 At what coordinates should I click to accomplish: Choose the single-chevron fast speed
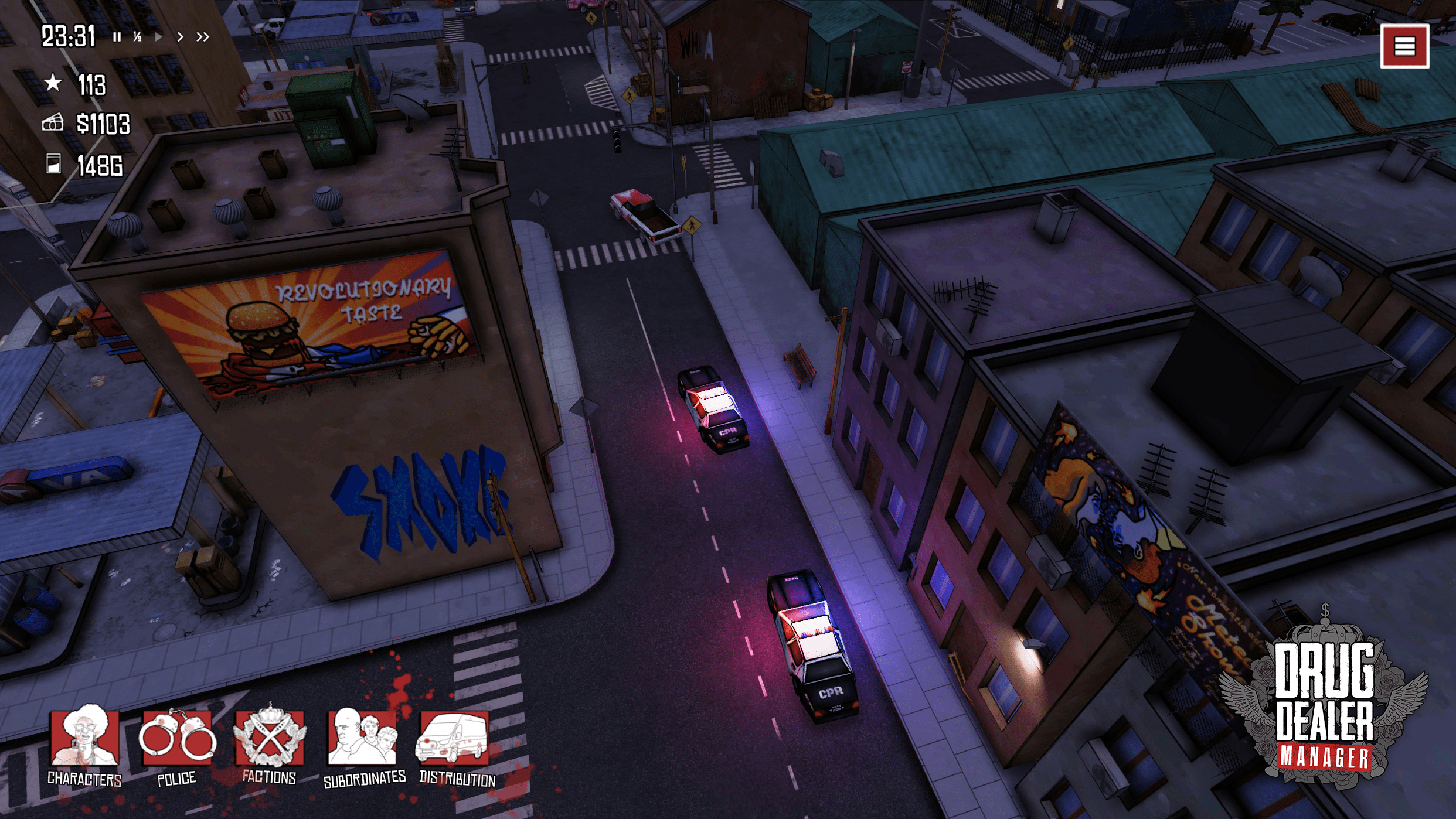pyautogui.click(x=180, y=37)
